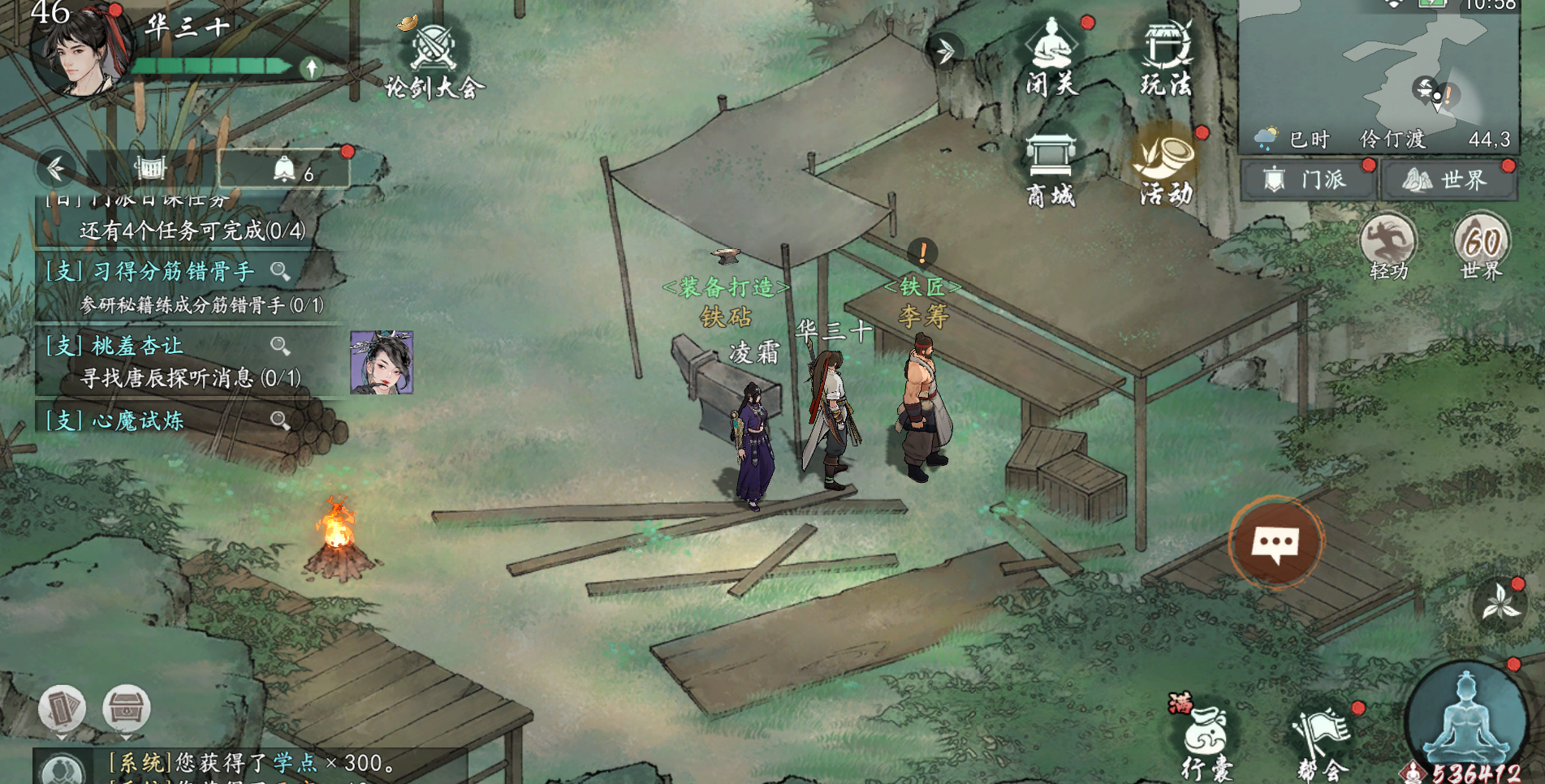Open the 论剑大会 event icon
The height and width of the screenshot is (784, 1545).
pos(434,58)
